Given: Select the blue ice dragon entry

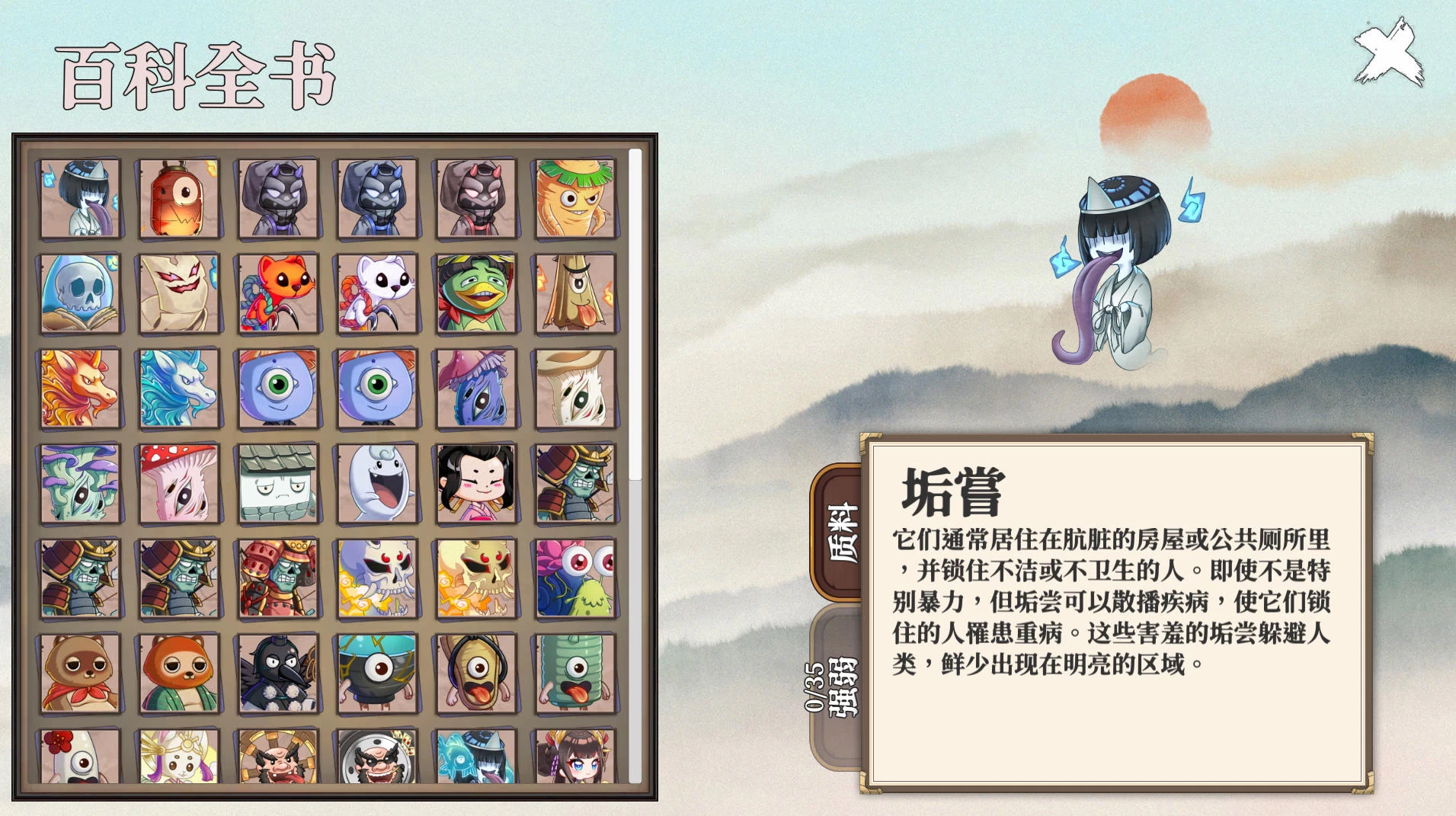Looking at the screenshot, I should coord(179,389).
